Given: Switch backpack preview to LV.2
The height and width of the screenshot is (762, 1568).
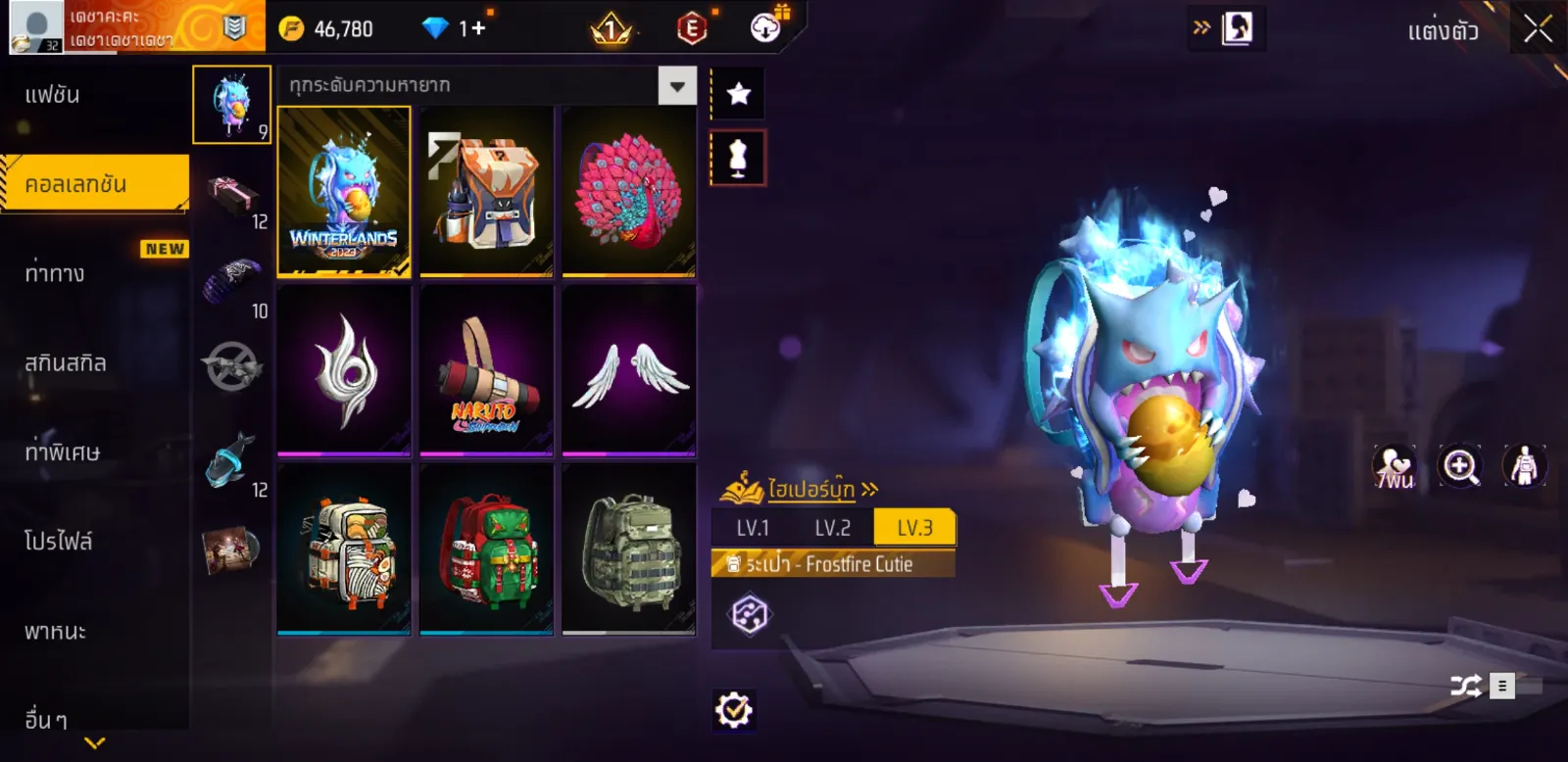Looking at the screenshot, I should tap(833, 528).
